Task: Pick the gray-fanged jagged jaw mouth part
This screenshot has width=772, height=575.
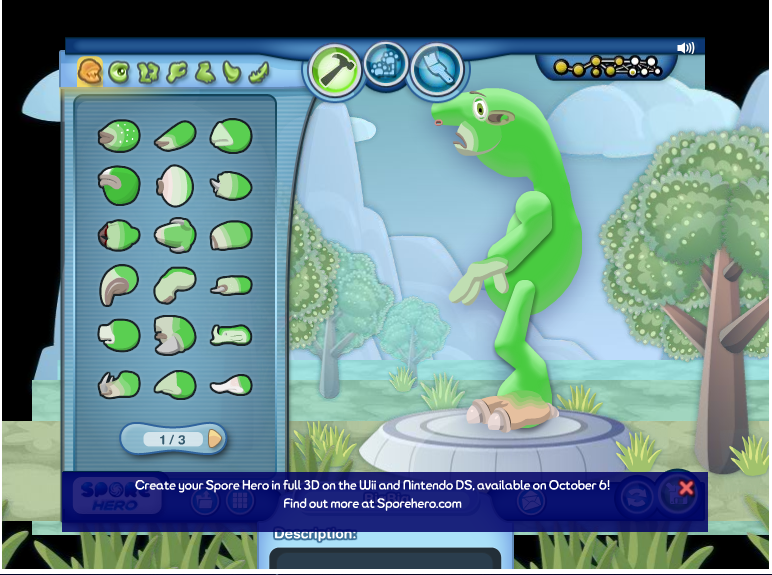Action: [x=175, y=336]
